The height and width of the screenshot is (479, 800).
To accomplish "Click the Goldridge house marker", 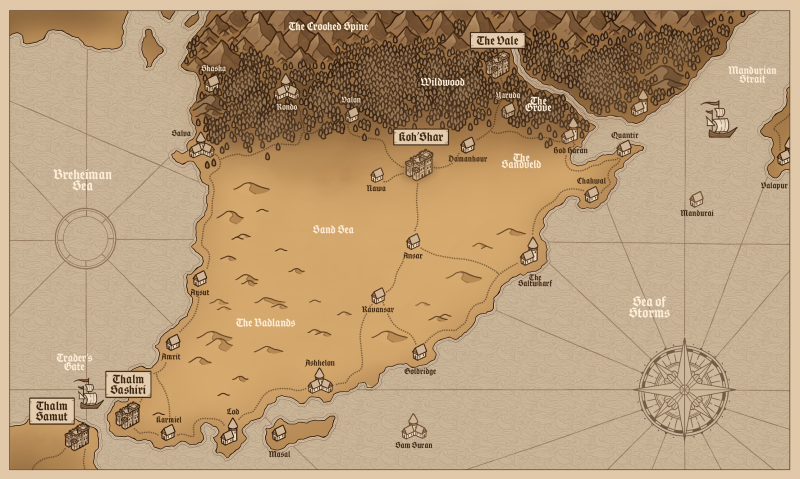I will tap(420, 352).
